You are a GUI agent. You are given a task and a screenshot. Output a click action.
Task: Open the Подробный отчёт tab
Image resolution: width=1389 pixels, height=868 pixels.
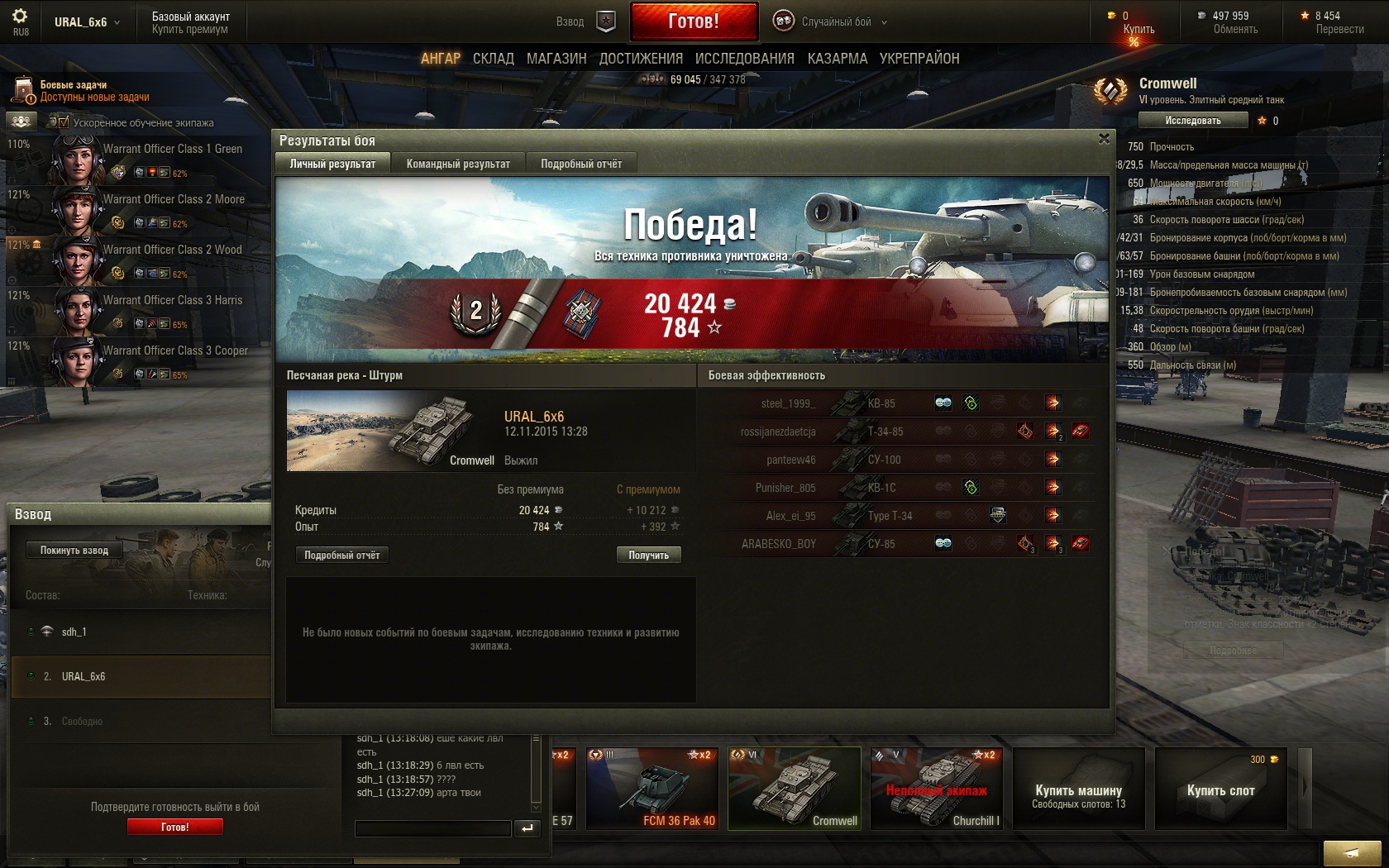581,164
